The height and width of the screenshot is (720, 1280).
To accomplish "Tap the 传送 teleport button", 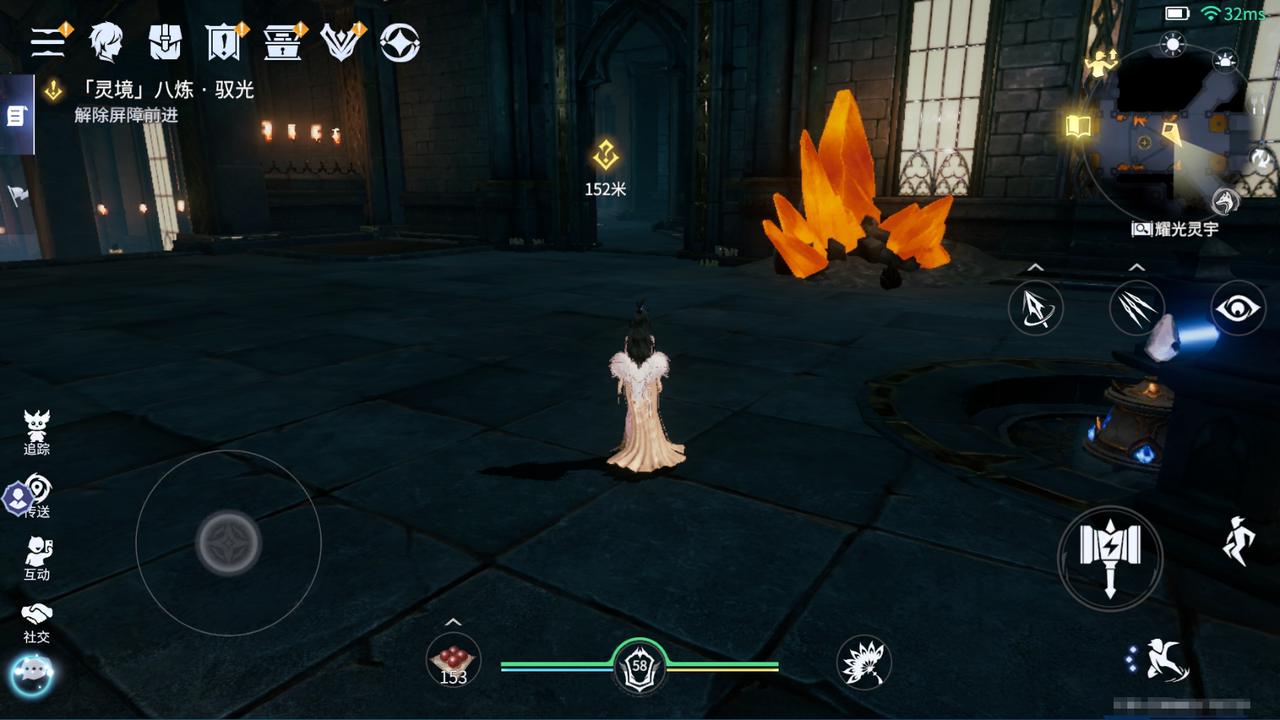I will (x=37, y=496).
